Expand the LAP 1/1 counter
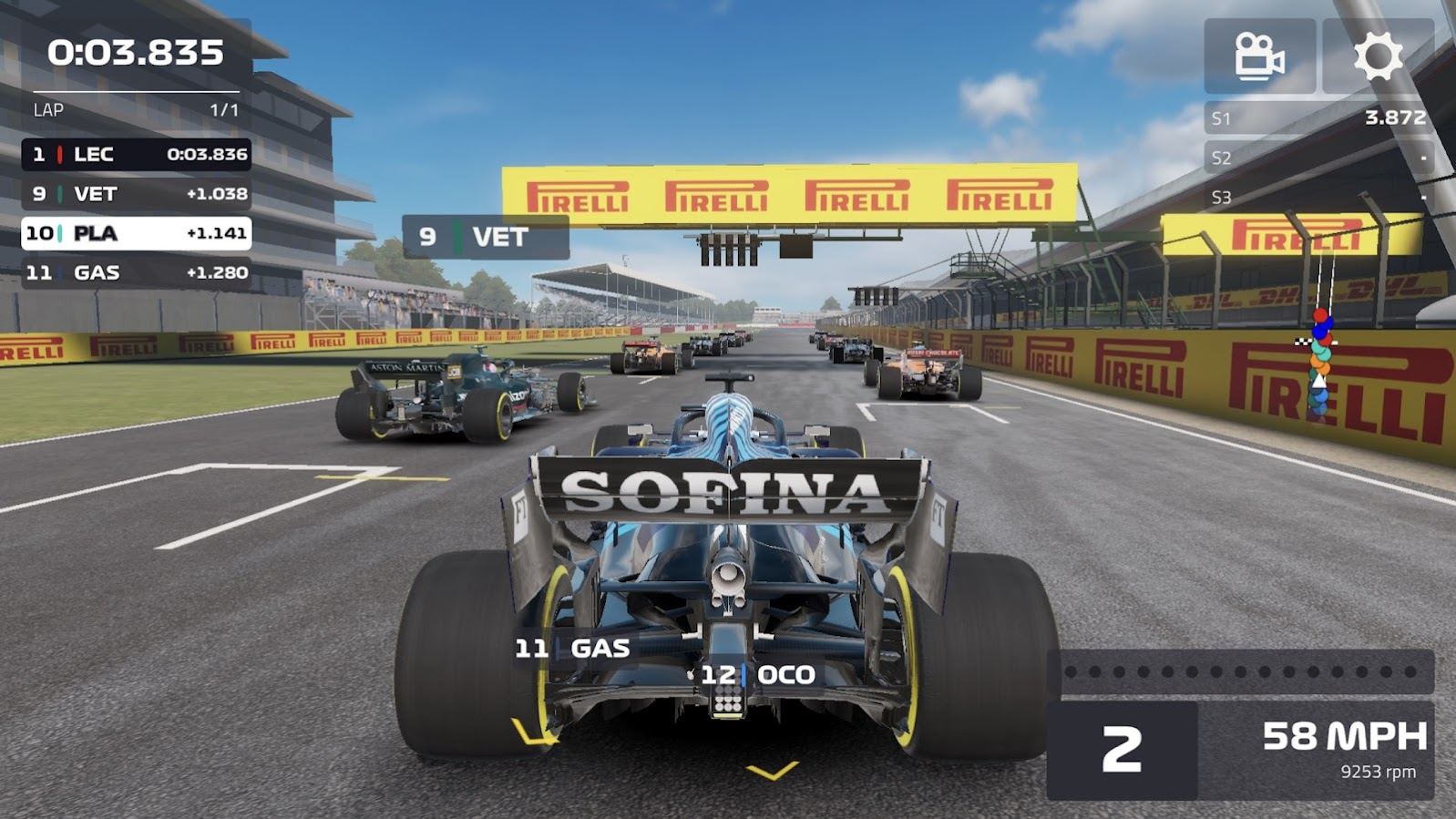This screenshot has width=1456, height=819. [x=137, y=109]
